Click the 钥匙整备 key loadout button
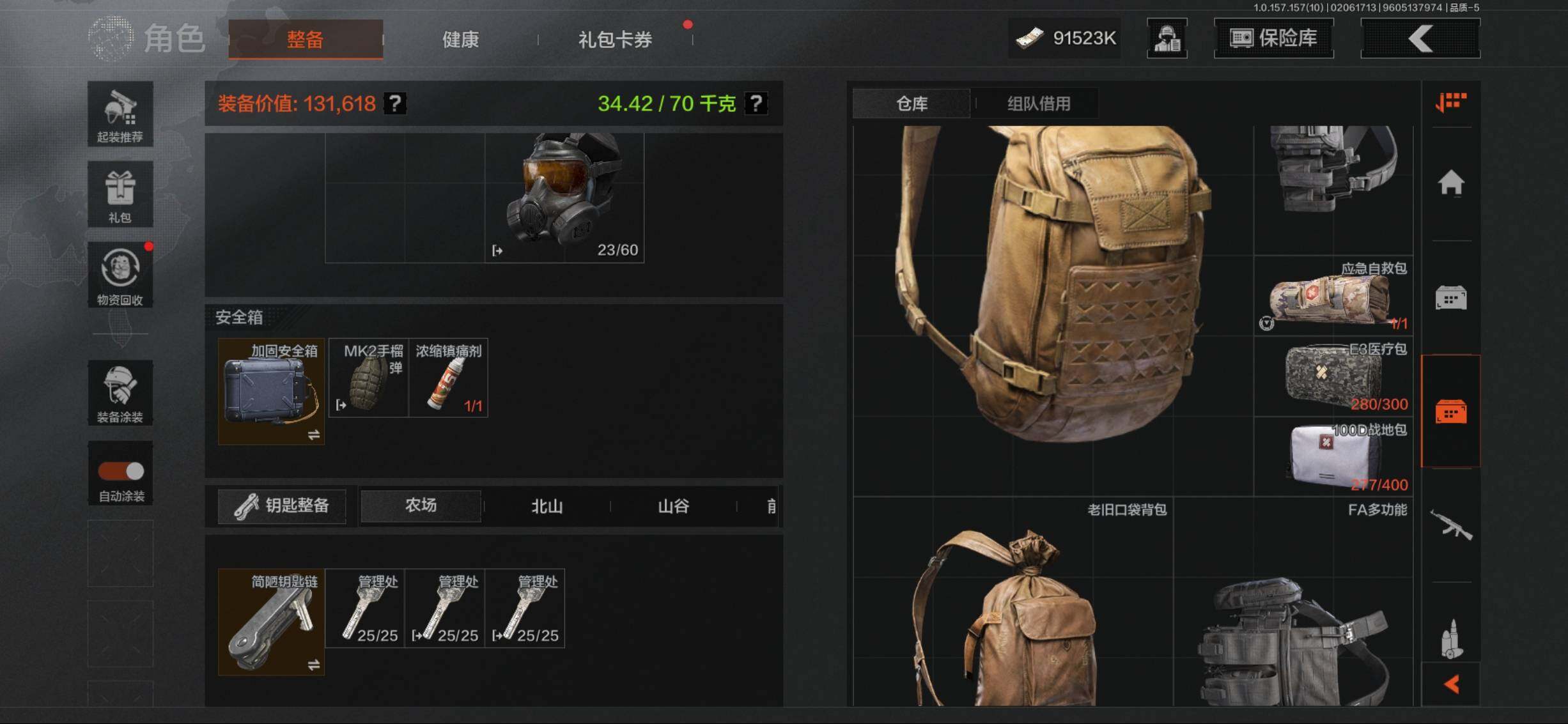This screenshot has width=1568, height=724. click(282, 506)
